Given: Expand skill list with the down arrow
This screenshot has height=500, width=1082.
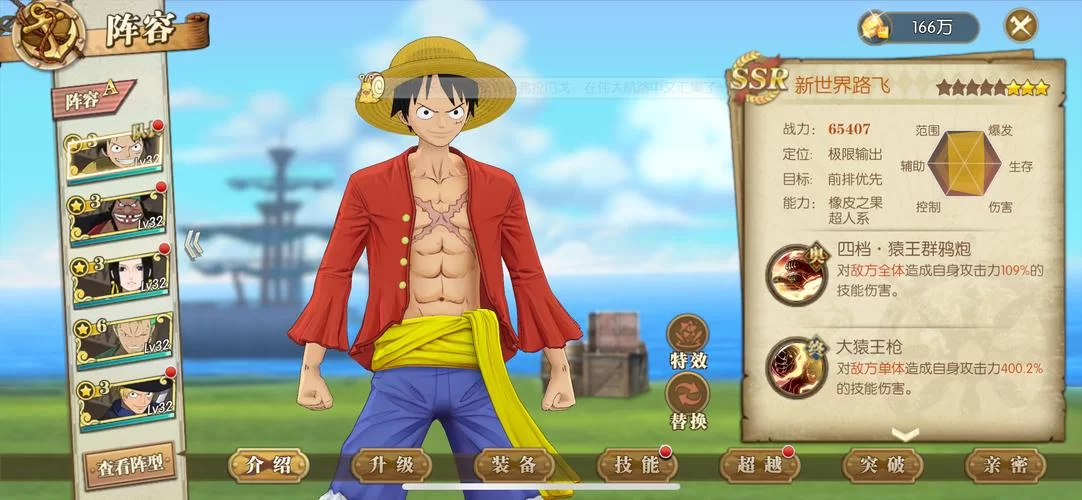Looking at the screenshot, I should 905,434.
